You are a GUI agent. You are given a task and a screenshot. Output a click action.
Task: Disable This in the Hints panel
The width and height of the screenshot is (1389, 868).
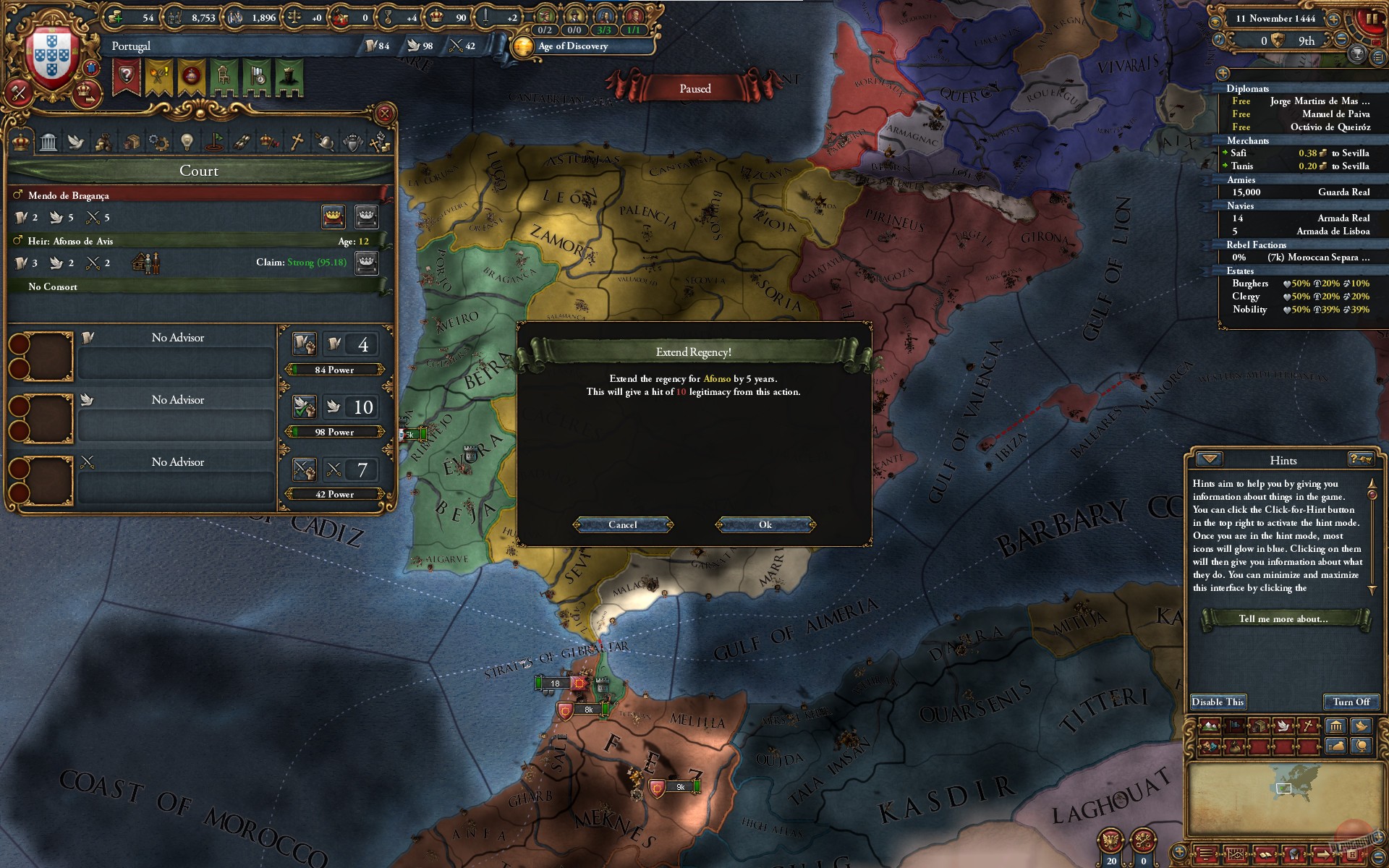1218,702
